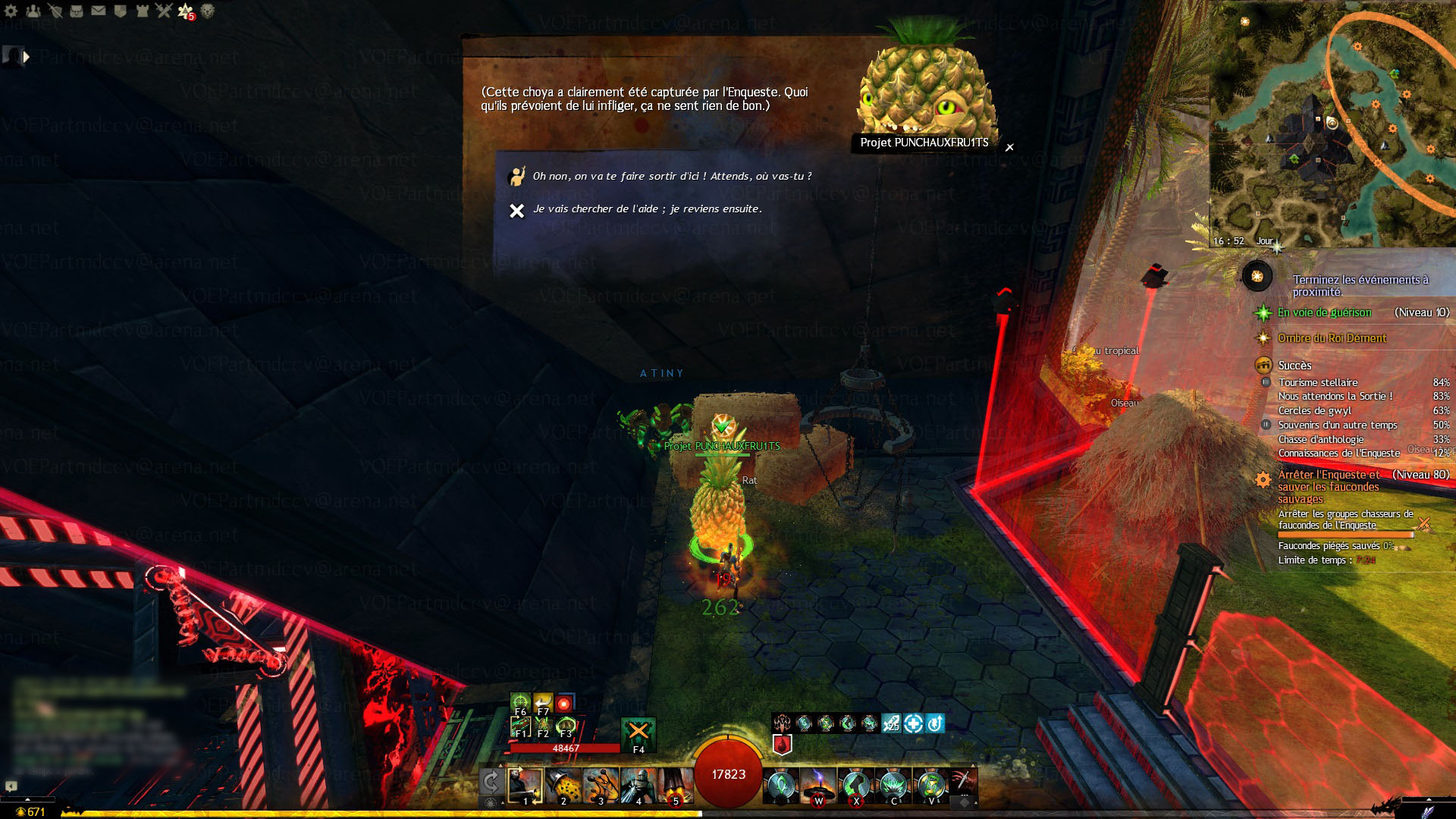Select the 'En voie de guérison' objective

click(x=1324, y=312)
